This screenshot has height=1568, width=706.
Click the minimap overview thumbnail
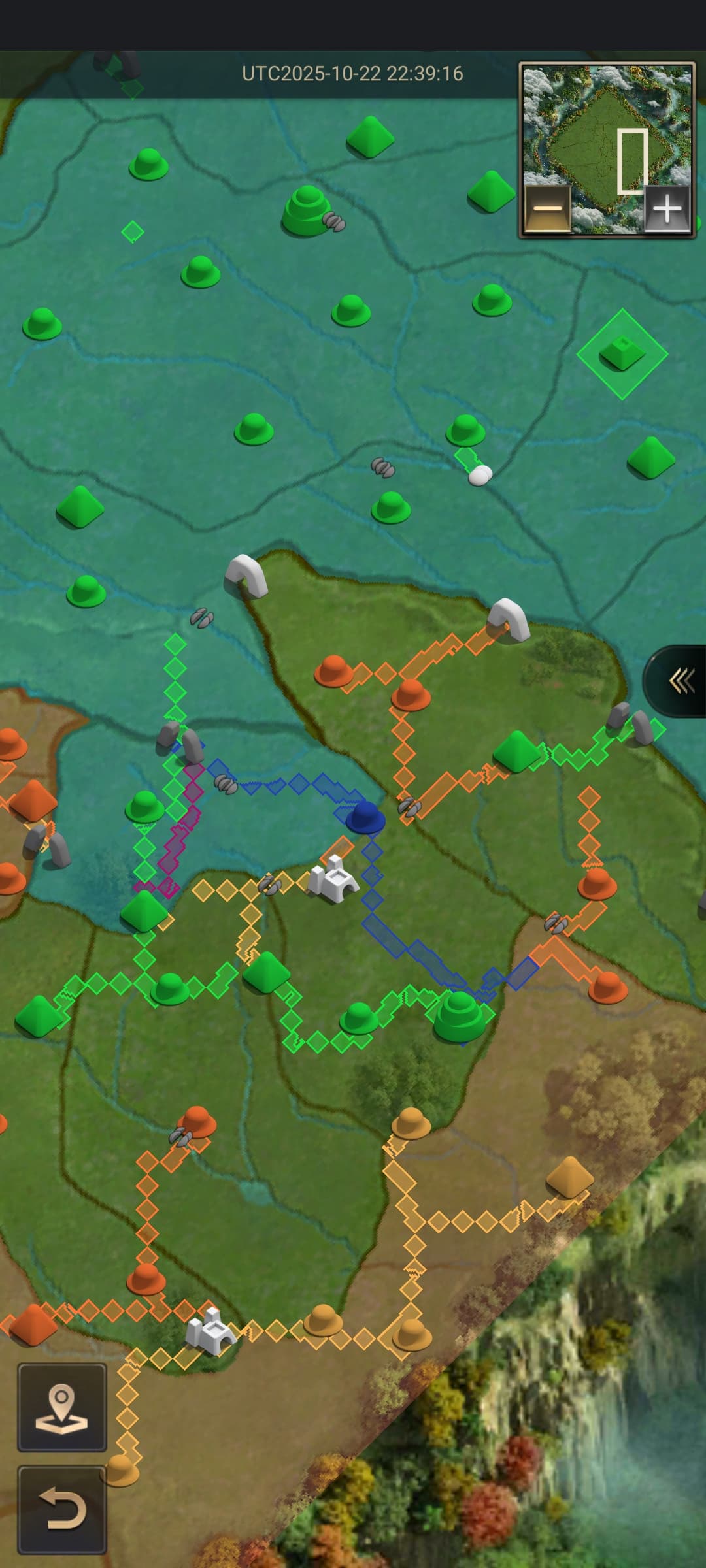(x=607, y=131)
